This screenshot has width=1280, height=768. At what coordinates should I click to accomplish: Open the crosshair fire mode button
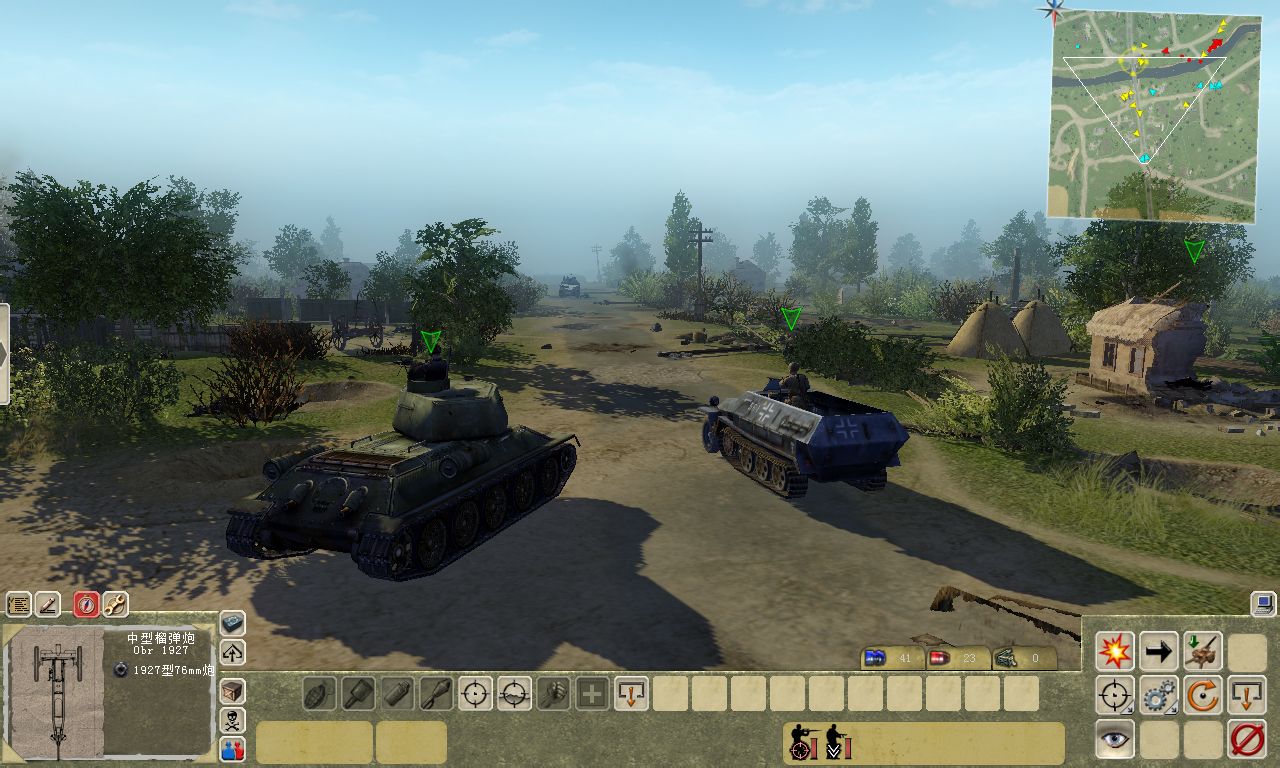pos(1115,695)
